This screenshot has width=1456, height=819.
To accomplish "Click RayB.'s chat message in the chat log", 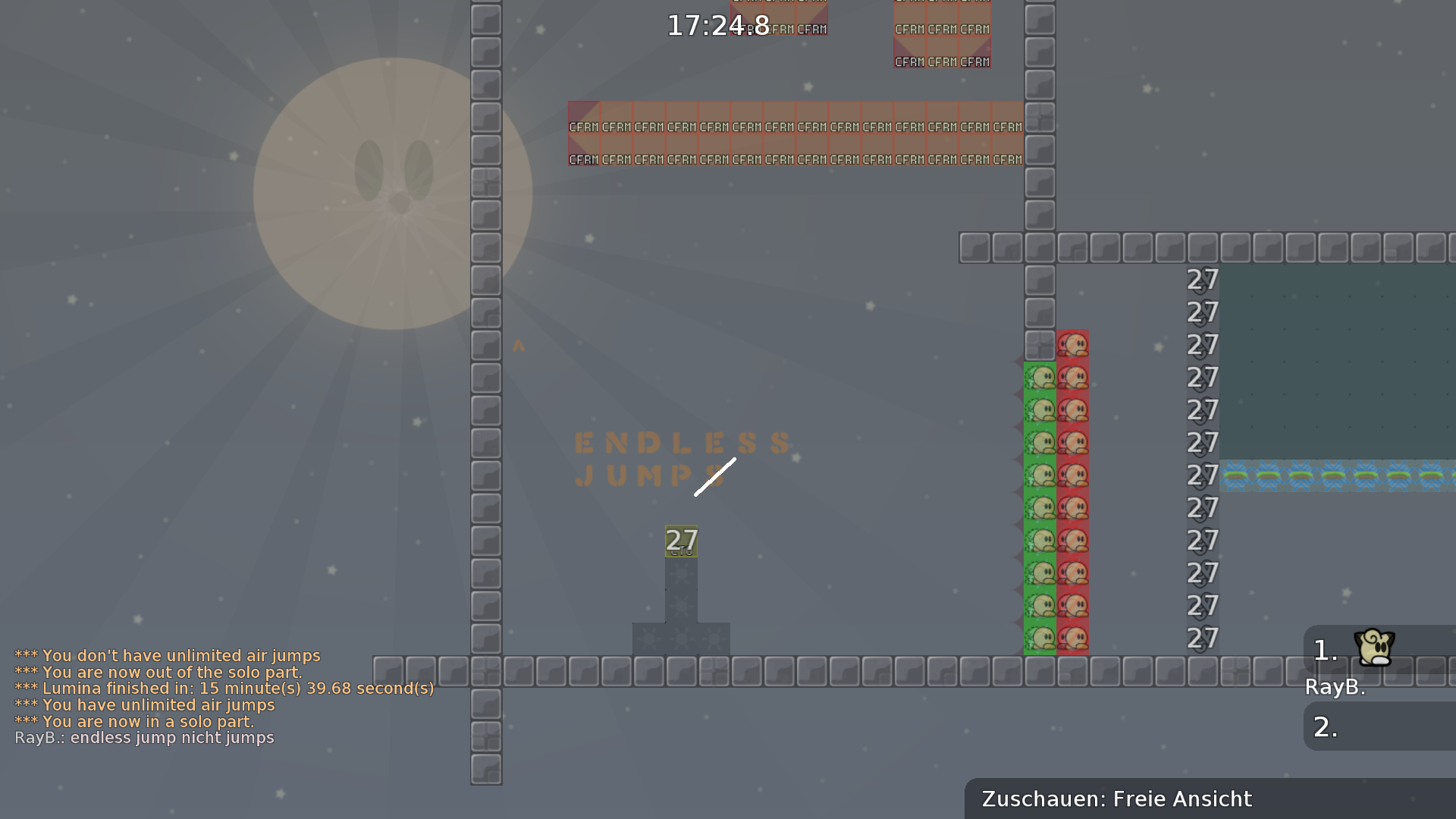I will tap(145, 738).
